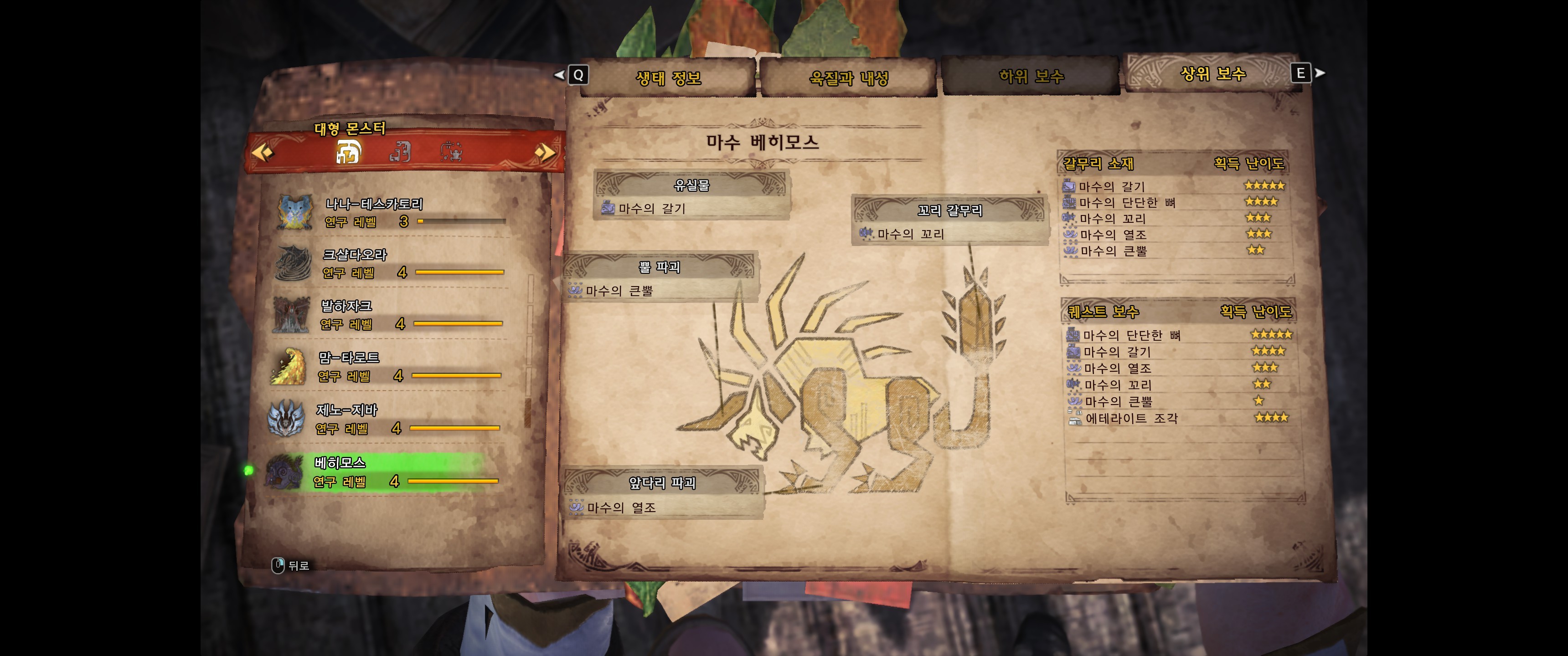Choose the 크샬다오라 entry
Image resolution: width=1568 pixels, height=656 pixels.
[390, 263]
